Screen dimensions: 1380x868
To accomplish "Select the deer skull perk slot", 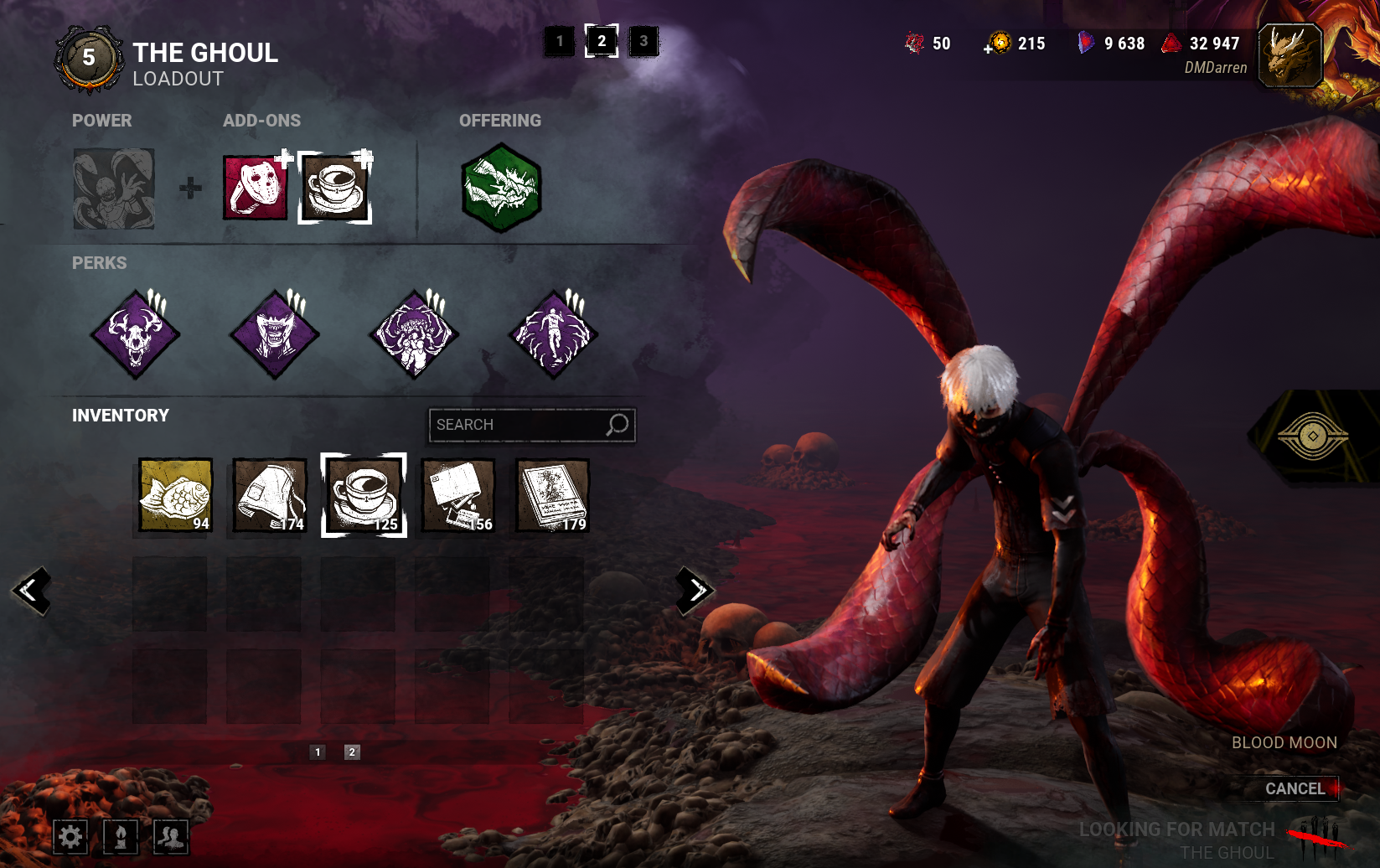I will [x=136, y=334].
